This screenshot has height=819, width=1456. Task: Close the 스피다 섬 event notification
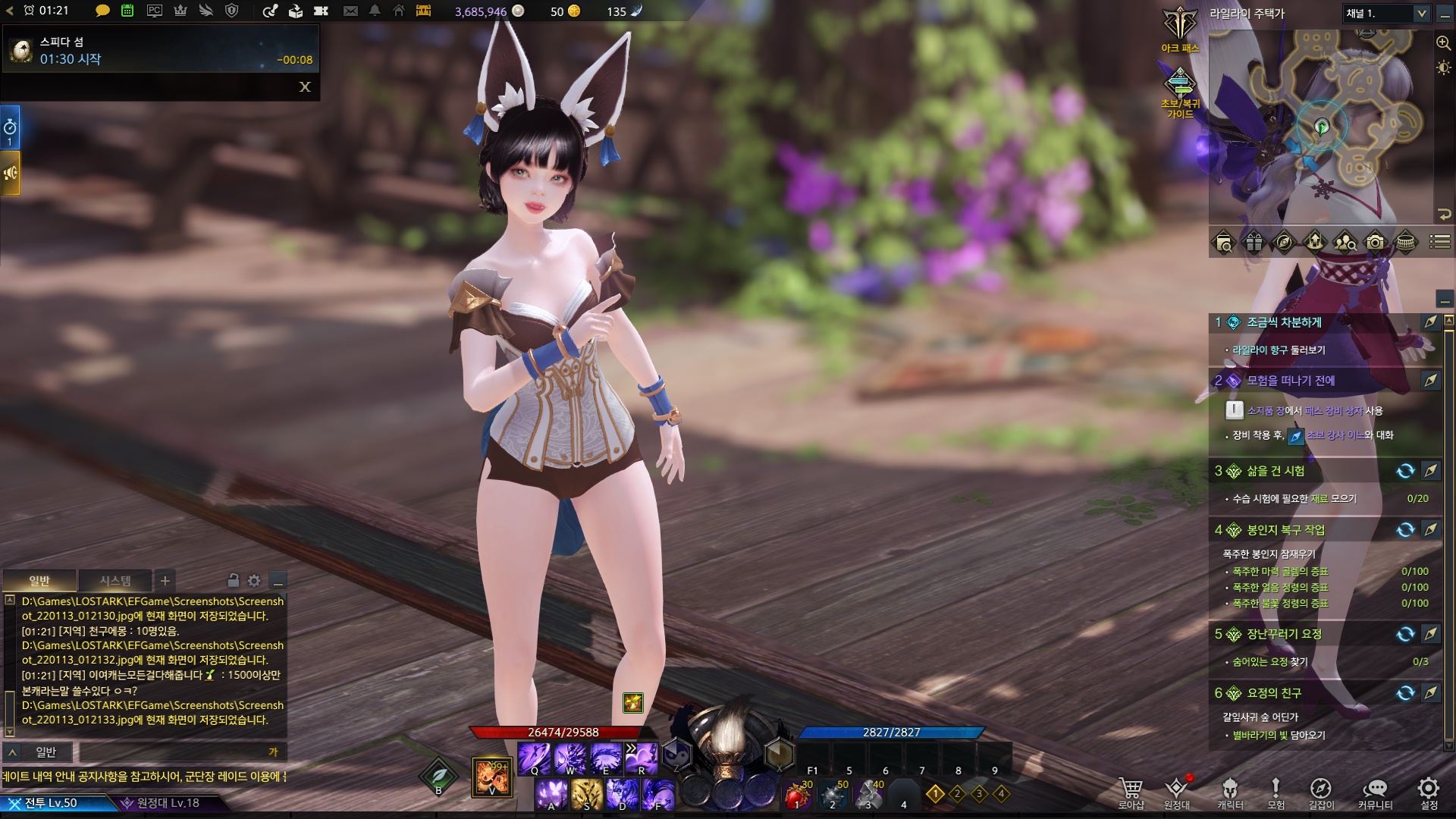click(305, 86)
